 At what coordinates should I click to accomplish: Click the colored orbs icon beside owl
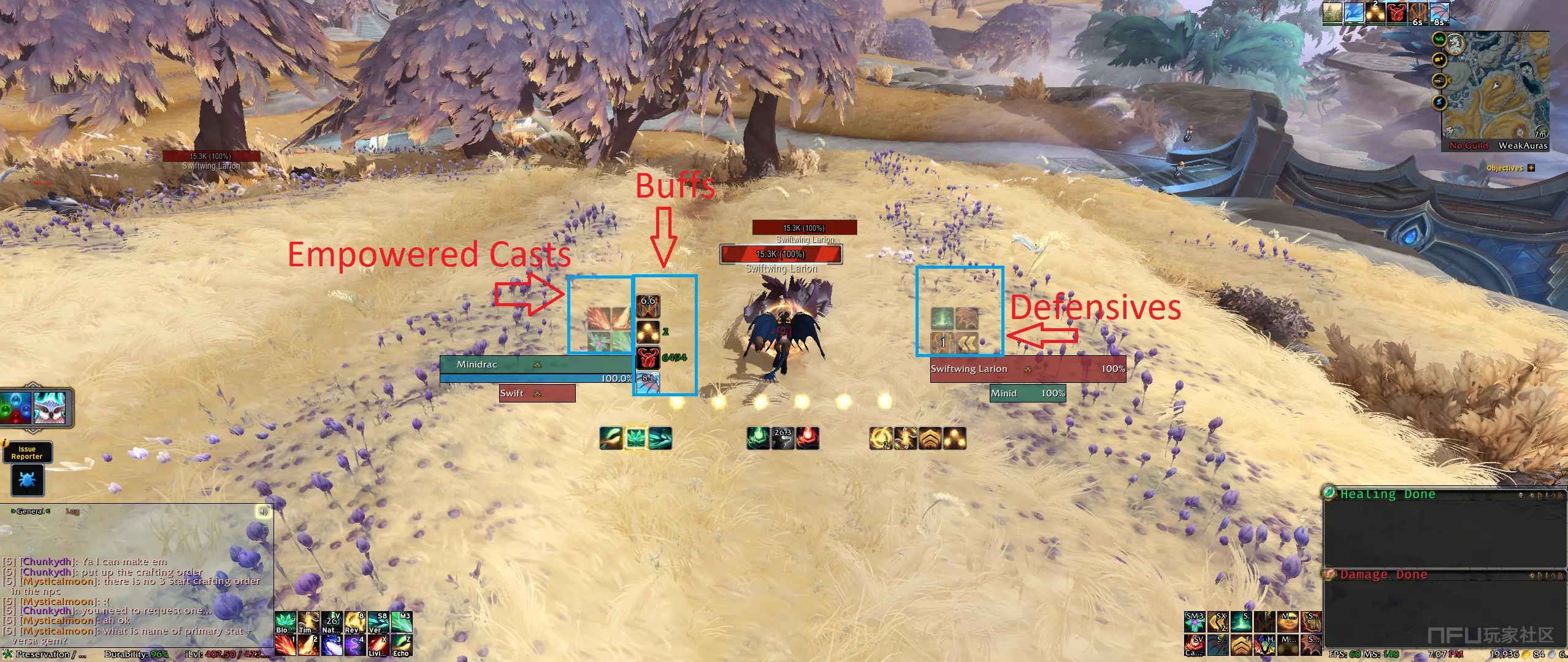pyautogui.click(x=16, y=407)
